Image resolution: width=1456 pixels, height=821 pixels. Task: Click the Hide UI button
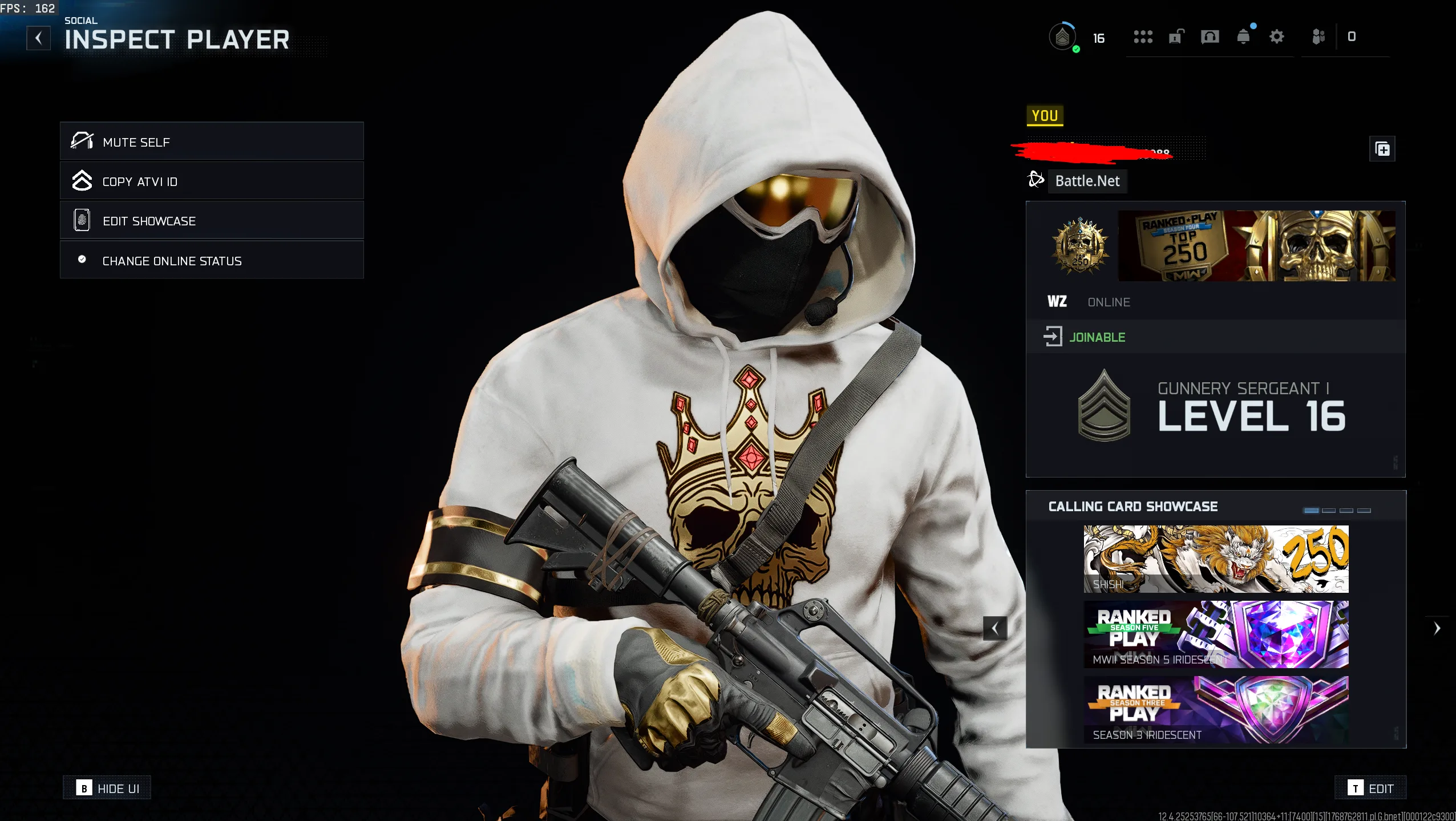107,788
